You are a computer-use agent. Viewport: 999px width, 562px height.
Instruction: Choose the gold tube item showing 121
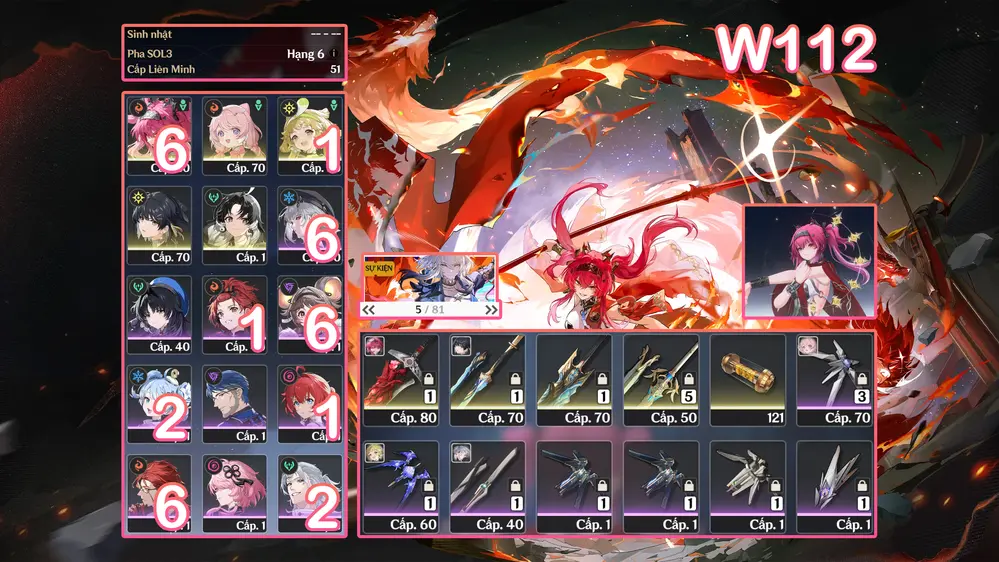[x=747, y=376]
